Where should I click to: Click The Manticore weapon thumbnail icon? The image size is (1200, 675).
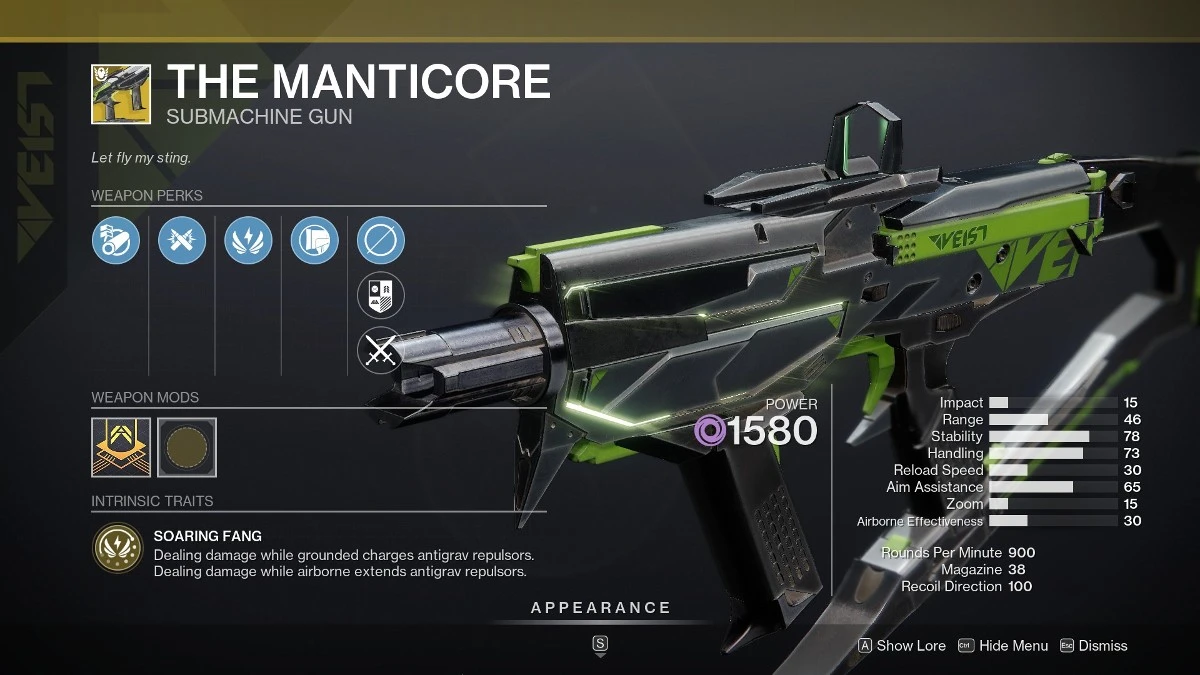(121, 94)
